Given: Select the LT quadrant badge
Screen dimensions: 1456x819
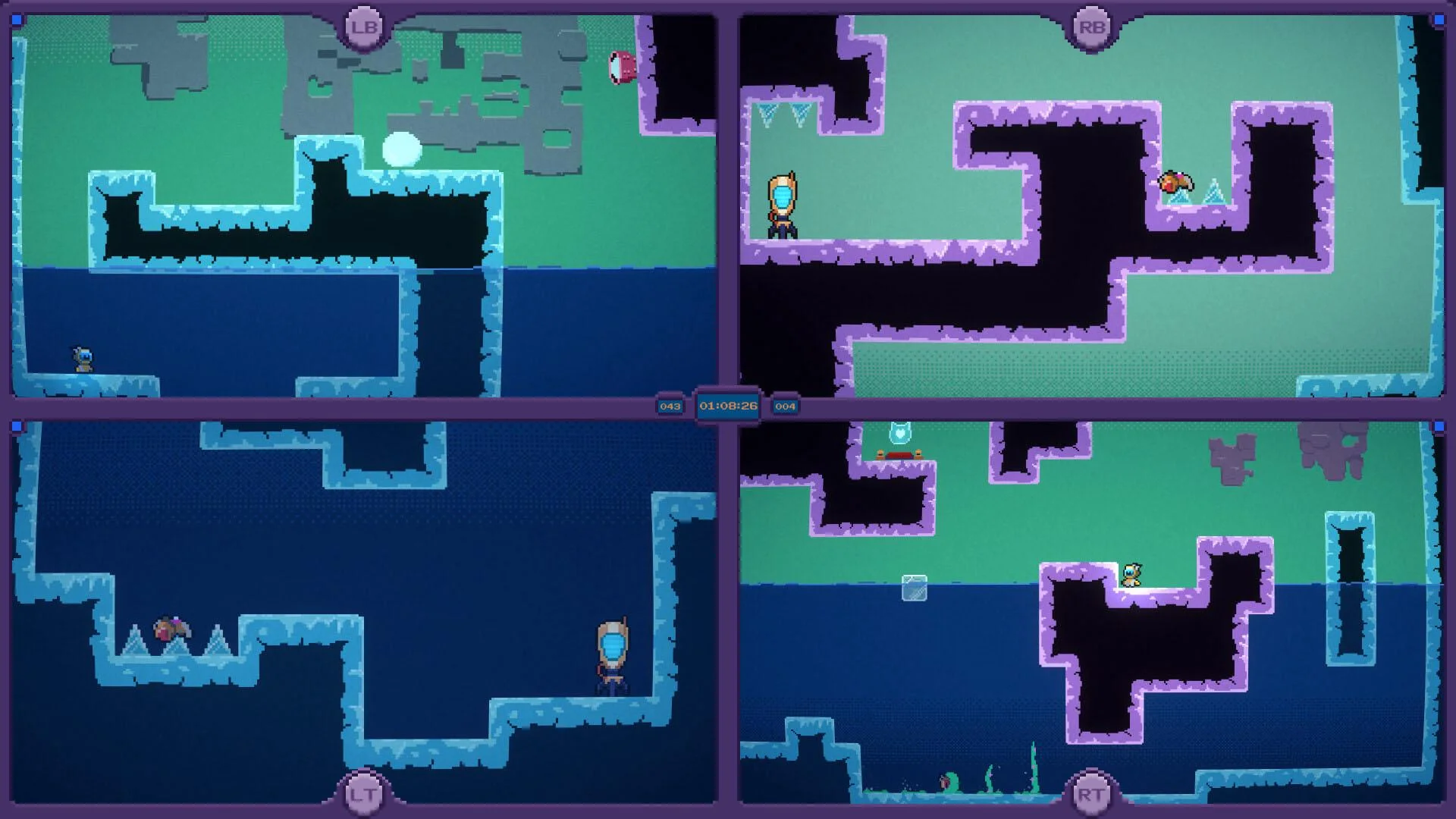Looking at the screenshot, I should (x=362, y=795).
